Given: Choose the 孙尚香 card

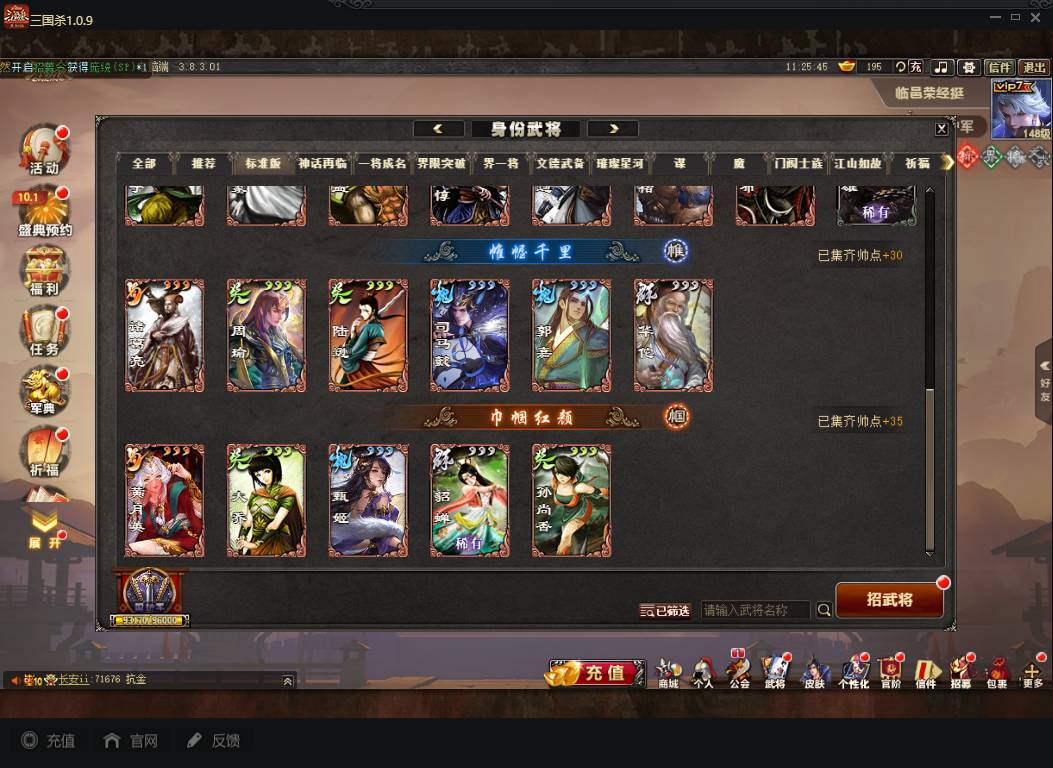Looking at the screenshot, I should [x=571, y=500].
